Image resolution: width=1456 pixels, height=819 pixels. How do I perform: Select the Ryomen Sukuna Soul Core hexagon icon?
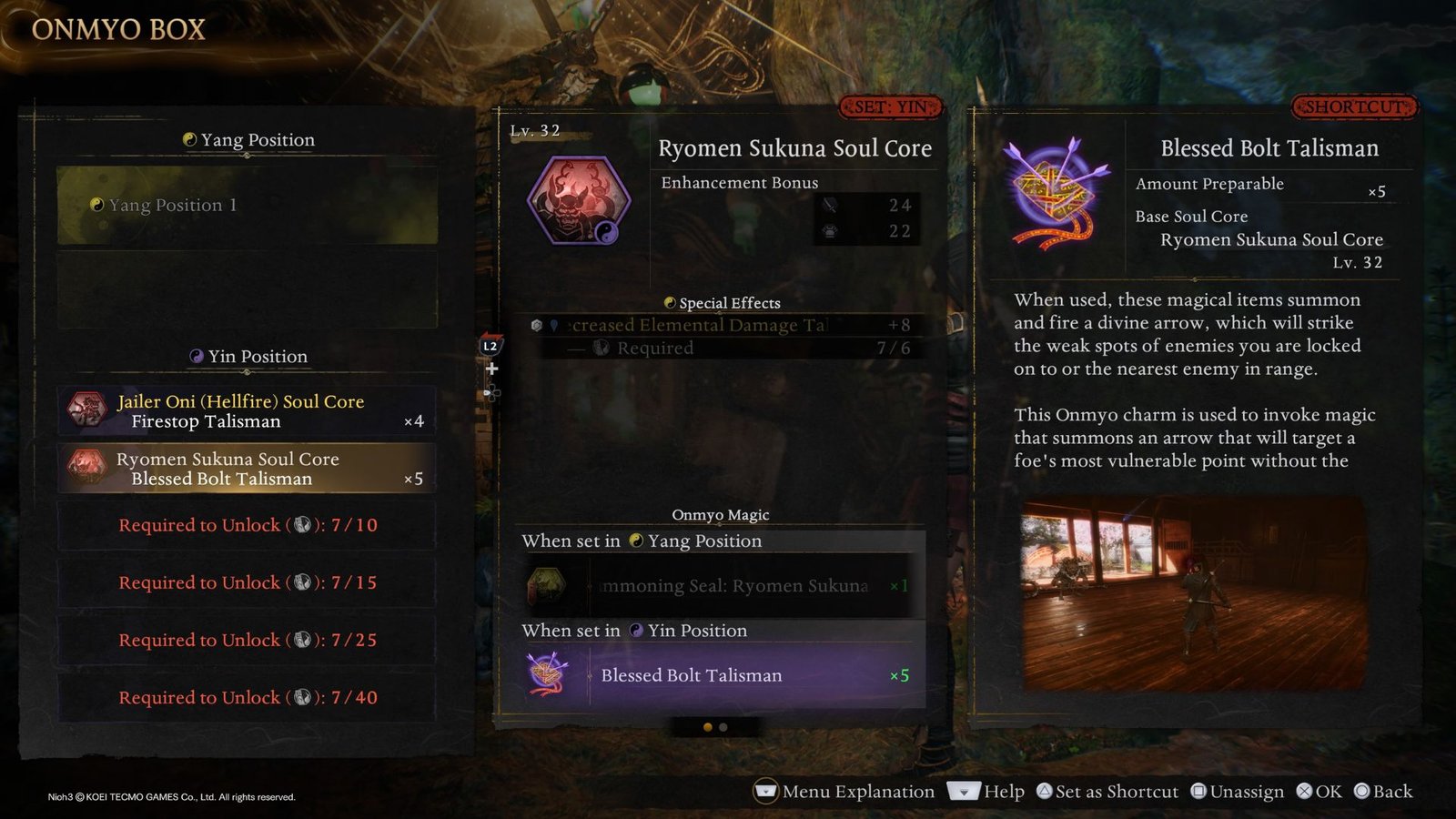[x=580, y=202]
